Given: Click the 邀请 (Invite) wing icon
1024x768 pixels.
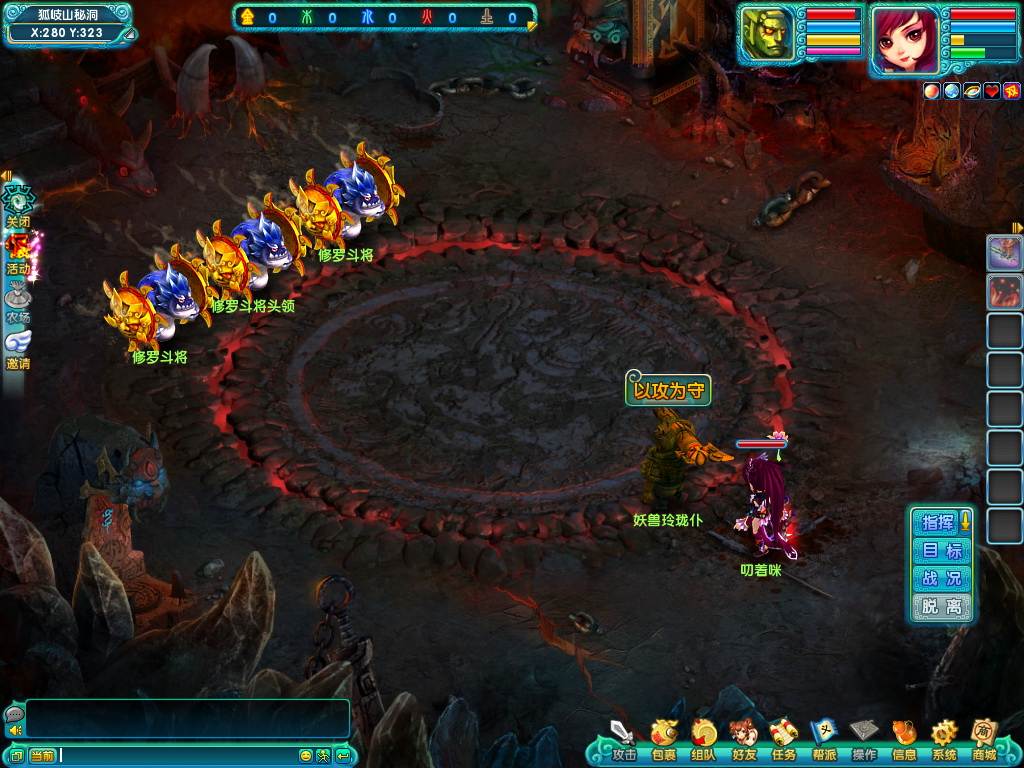Looking at the screenshot, I should tap(18, 346).
